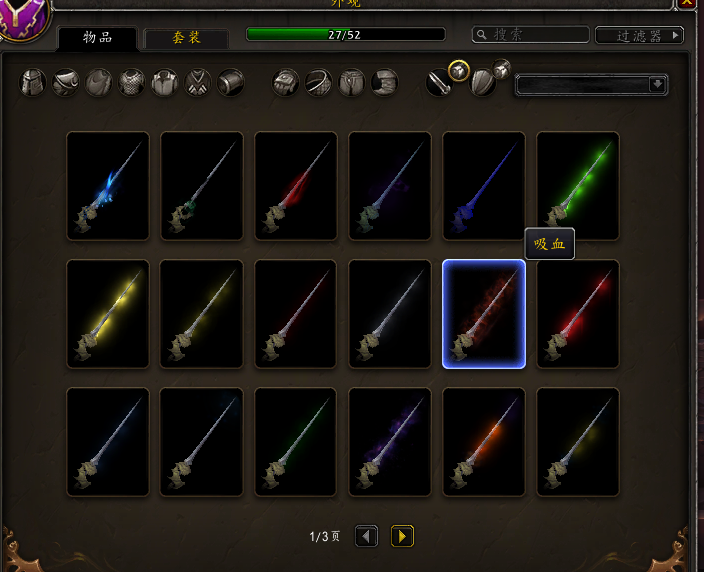Choose the helmet slot icon
This screenshot has height=572, width=704.
click(34, 82)
